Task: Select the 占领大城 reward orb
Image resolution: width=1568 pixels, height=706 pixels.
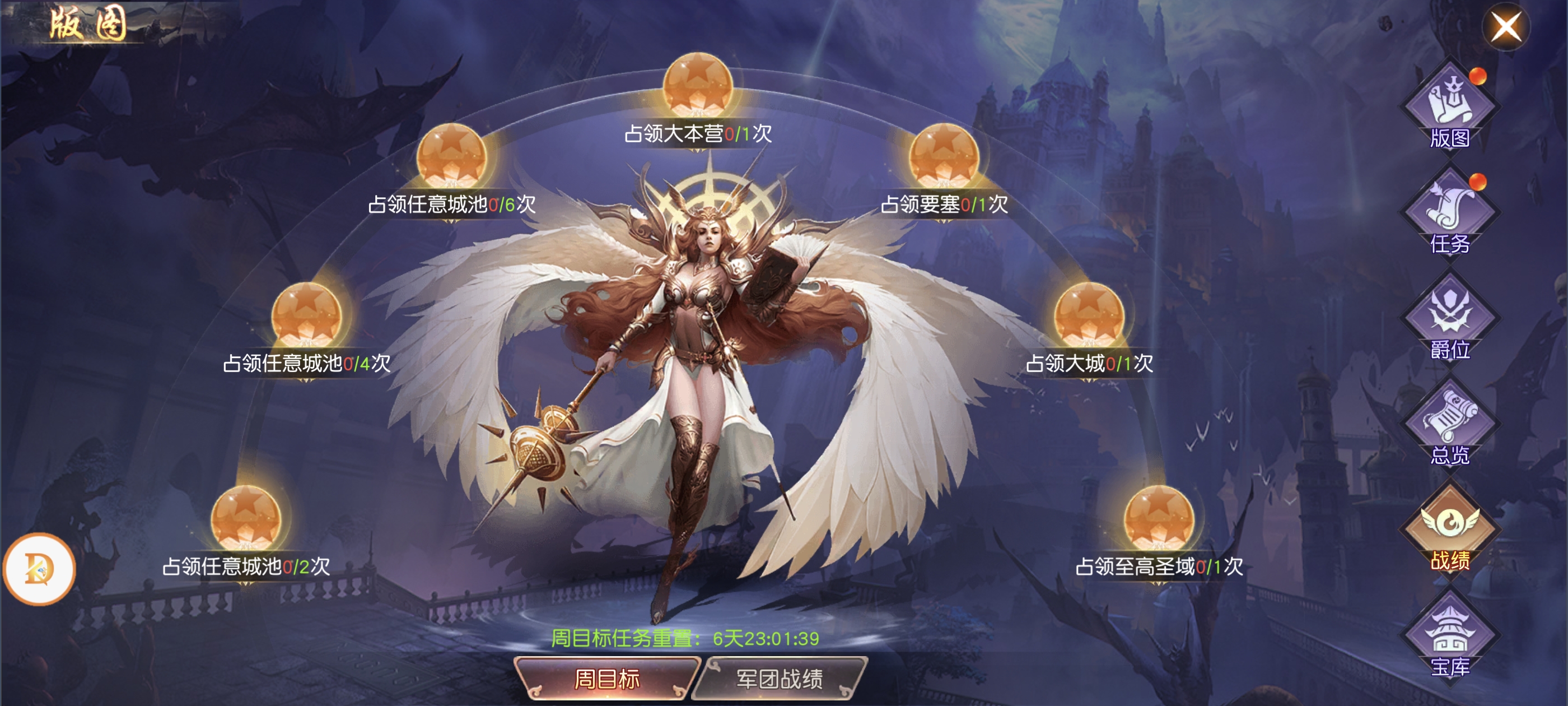Action: click(x=1089, y=315)
